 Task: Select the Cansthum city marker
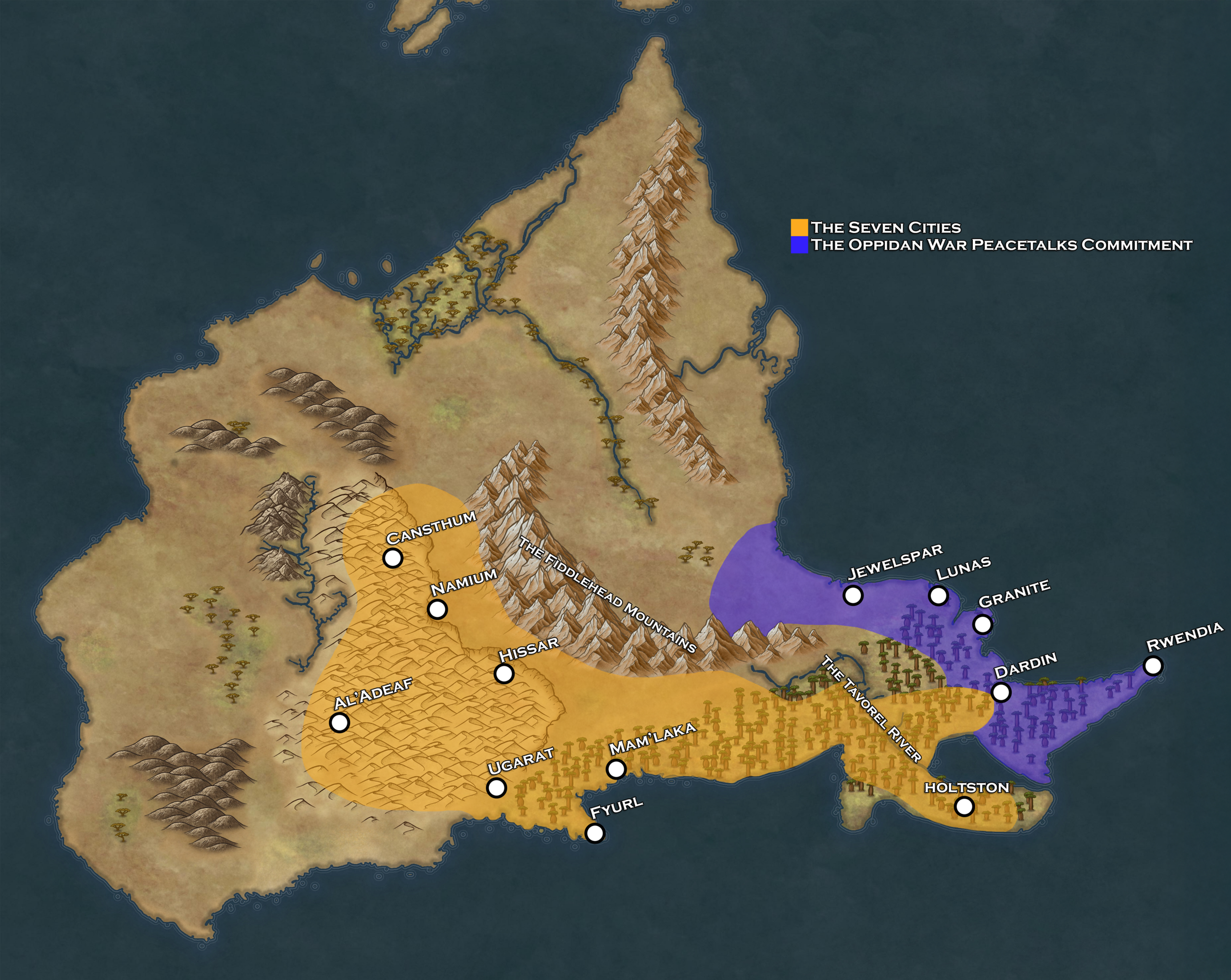tap(393, 558)
